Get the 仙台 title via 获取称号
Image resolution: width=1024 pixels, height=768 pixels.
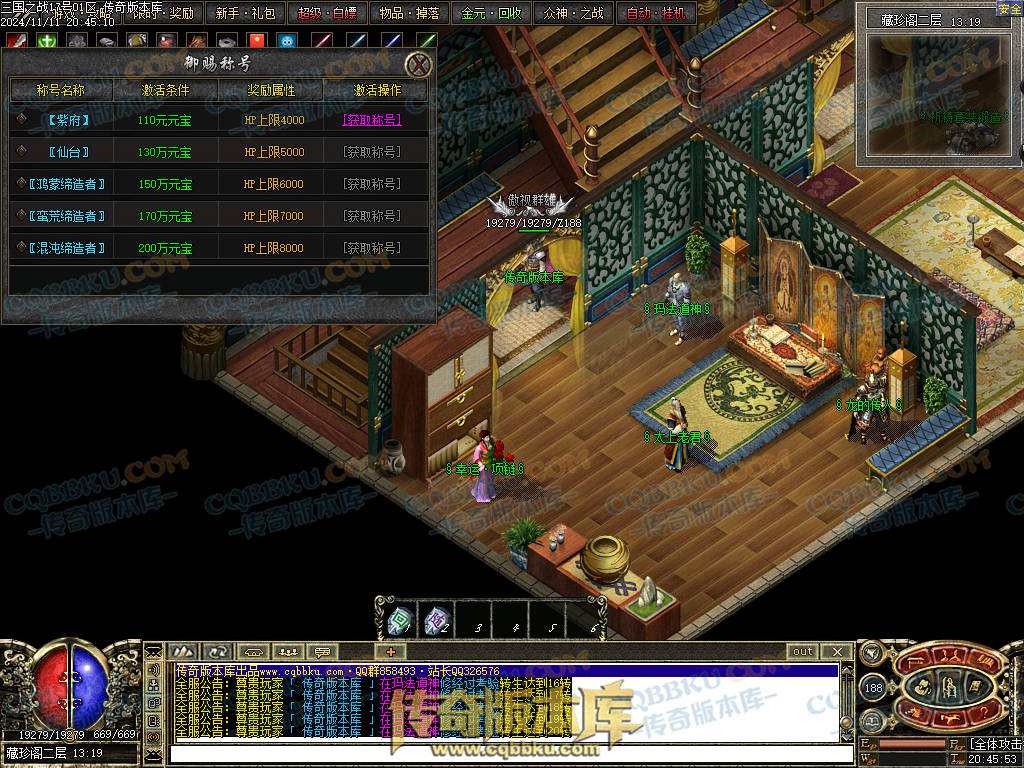(x=372, y=152)
